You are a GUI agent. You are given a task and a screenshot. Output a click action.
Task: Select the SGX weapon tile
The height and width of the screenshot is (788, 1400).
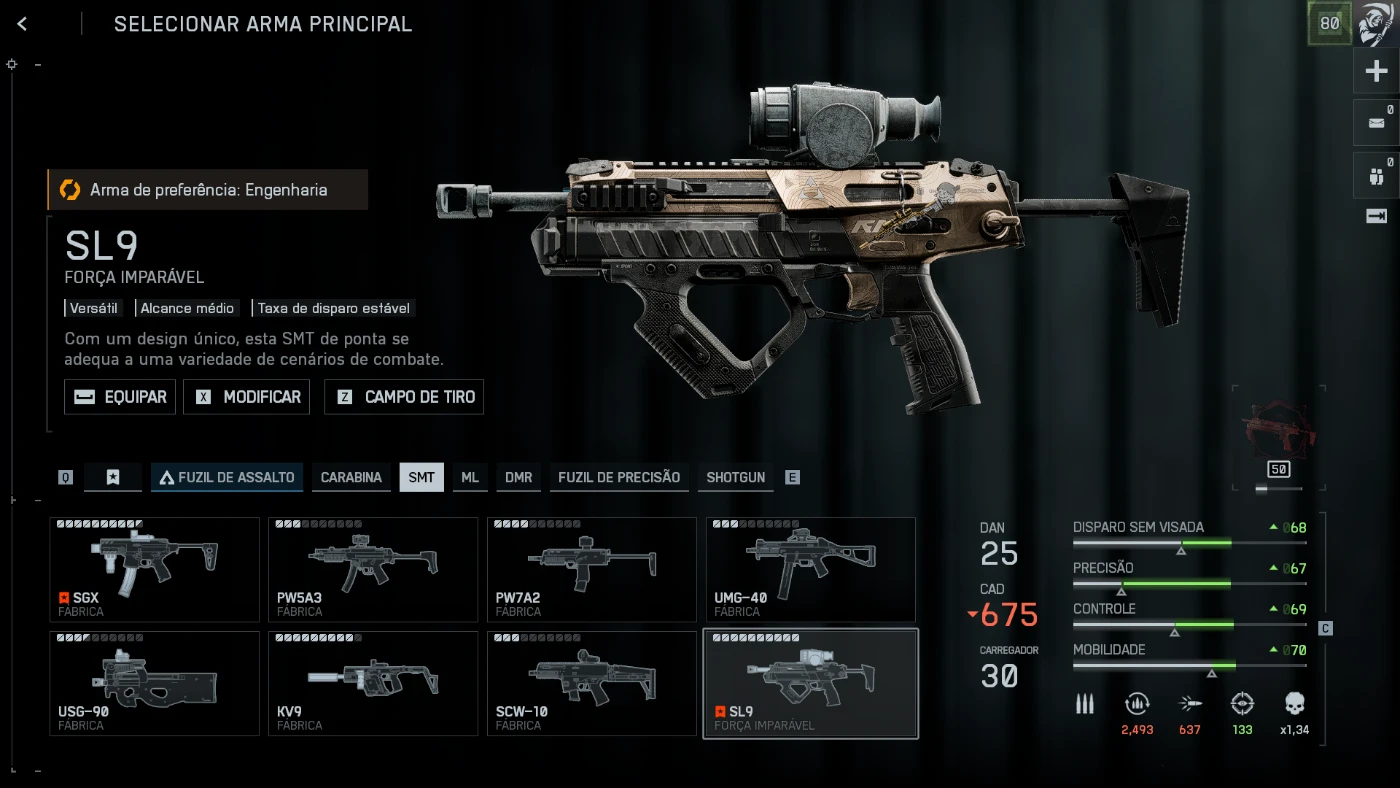[x=154, y=569]
